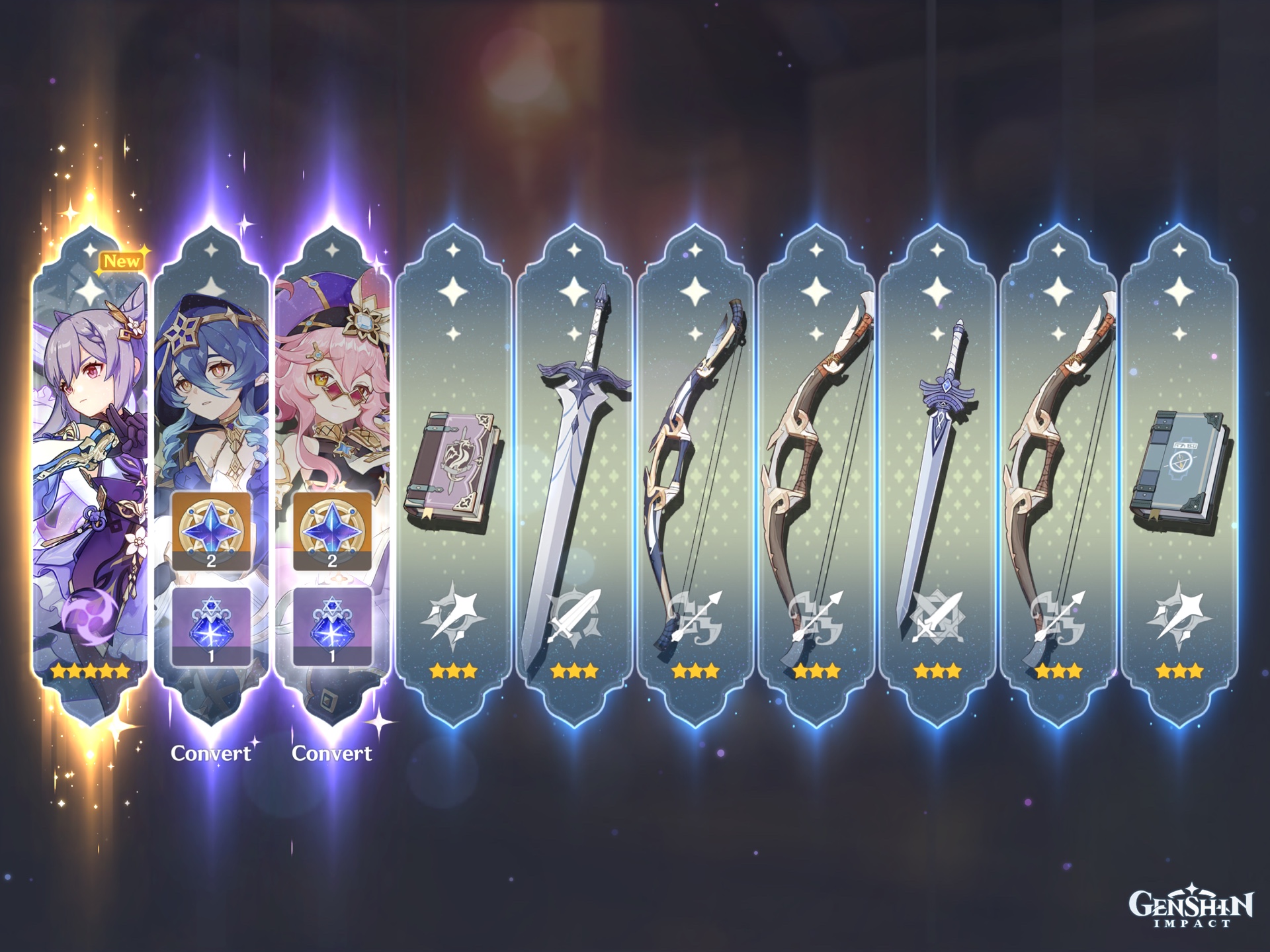
Task: Click the Masterless Stardust icon on Dori's card
Action: click(332, 628)
